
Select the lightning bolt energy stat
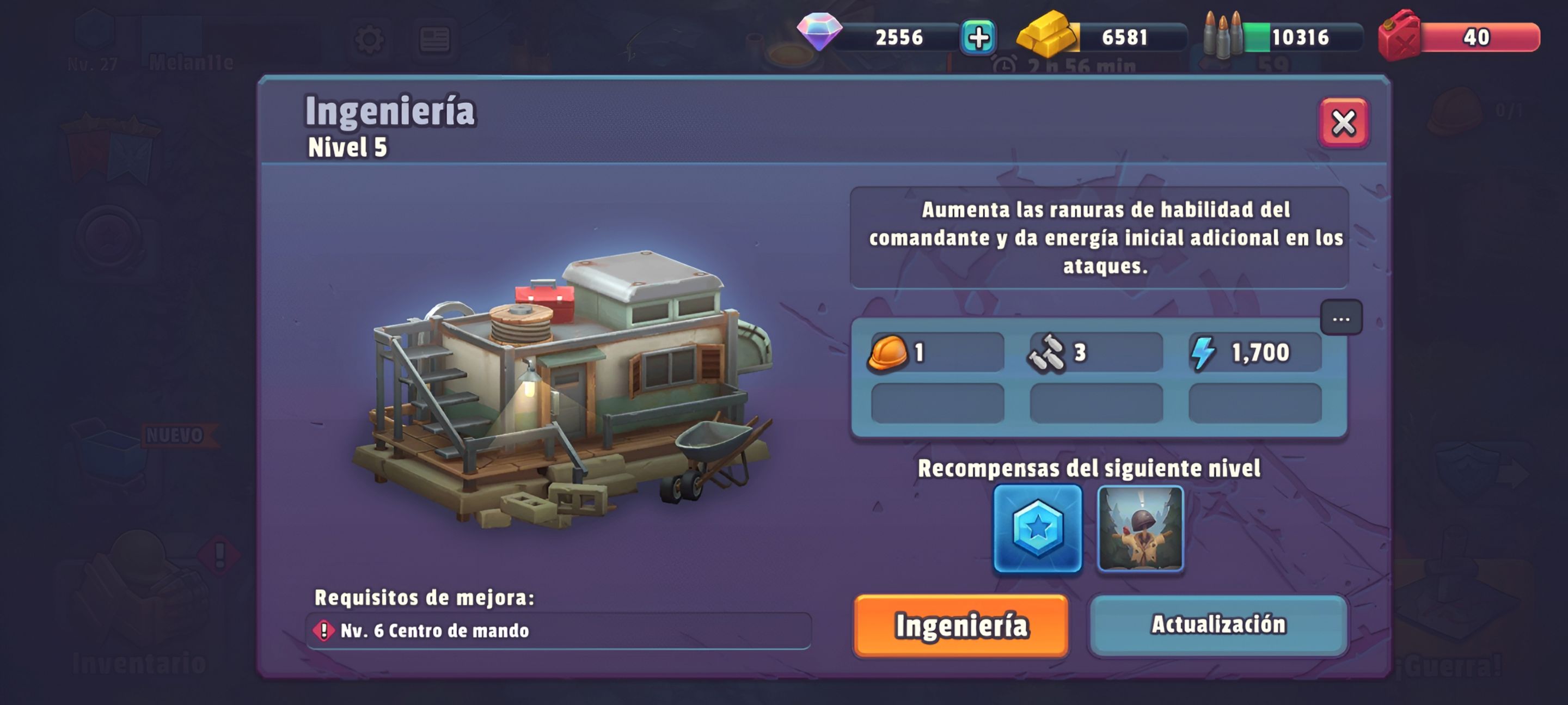point(1254,353)
